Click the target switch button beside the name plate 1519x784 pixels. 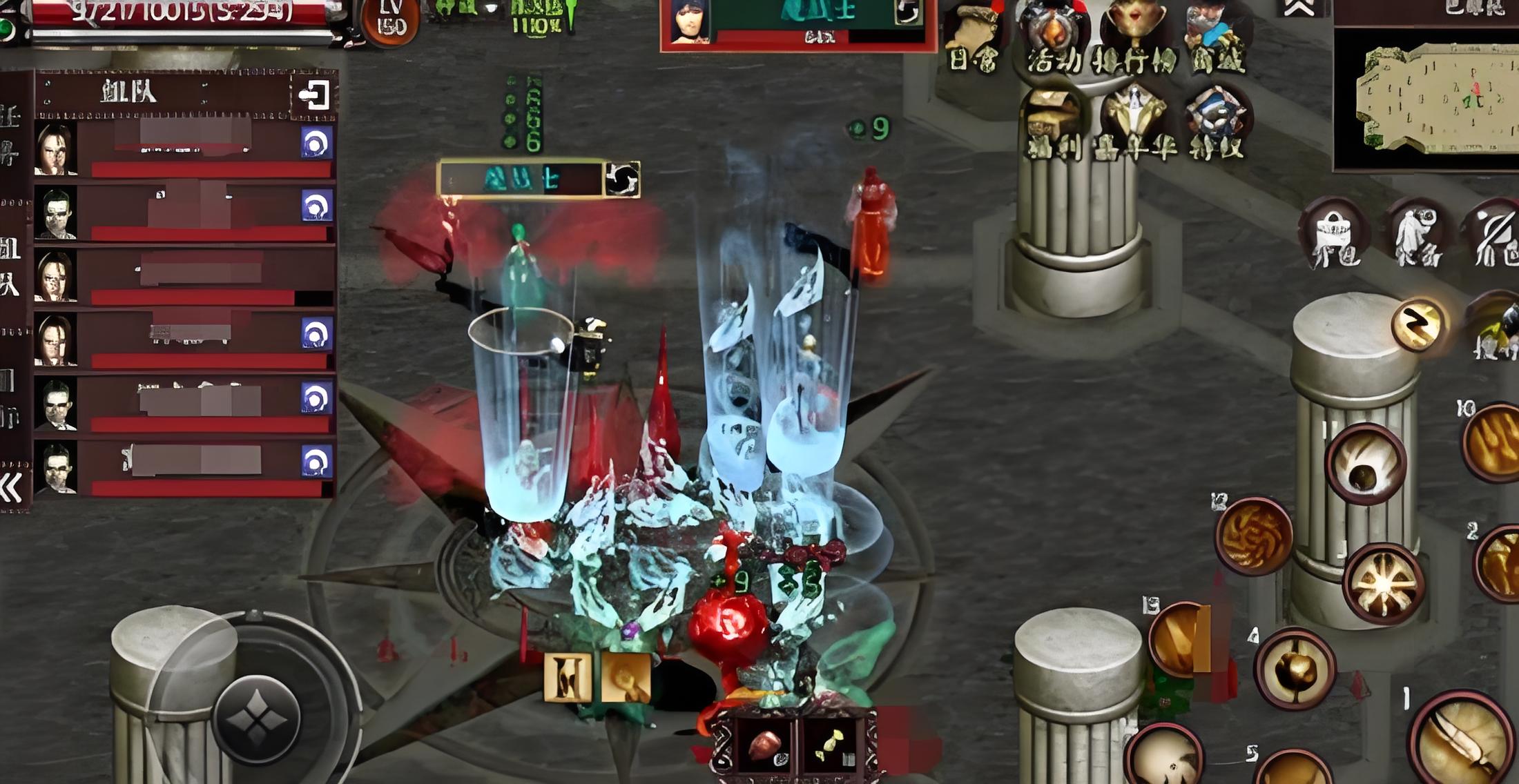coord(622,180)
